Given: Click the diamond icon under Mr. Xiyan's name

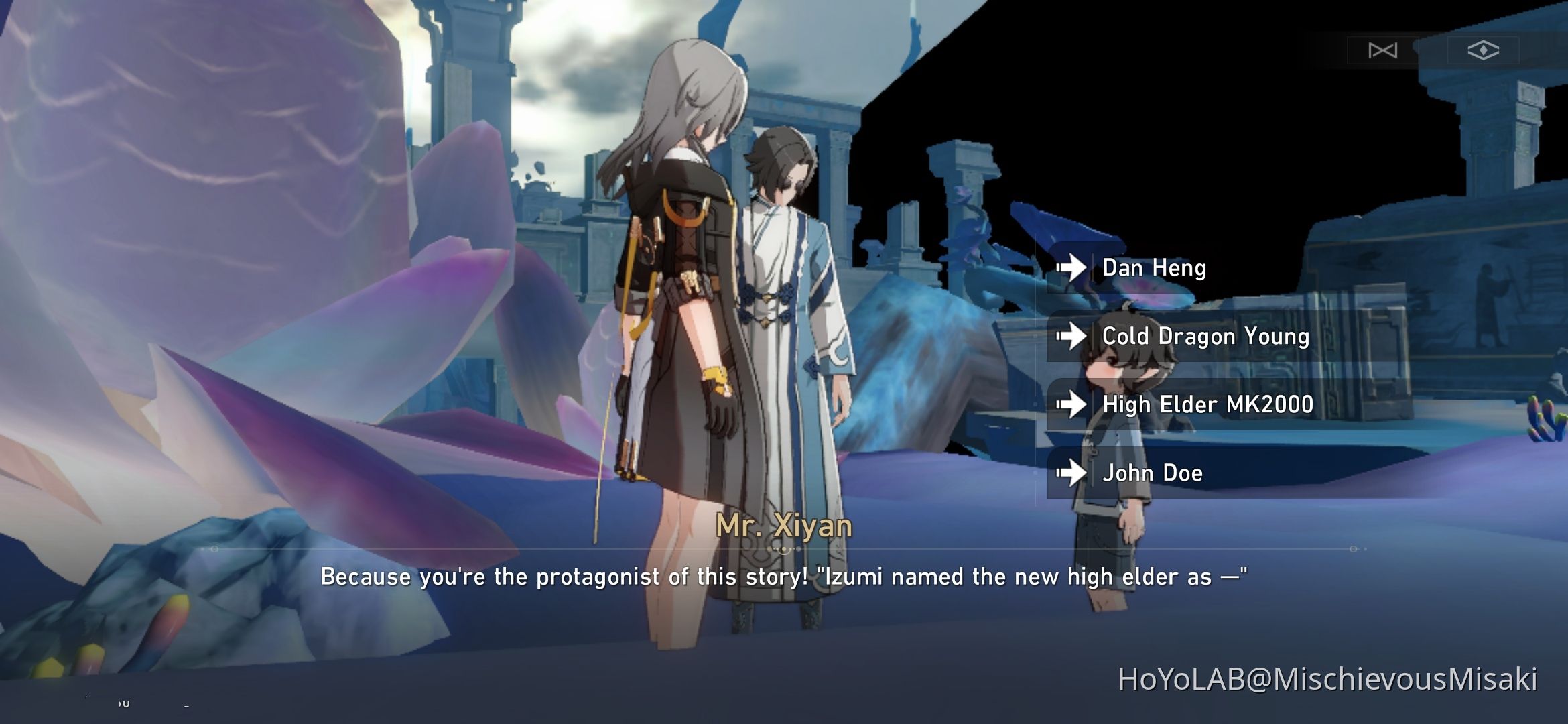Looking at the screenshot, I should pyautogui.click(x=783, y=550).
